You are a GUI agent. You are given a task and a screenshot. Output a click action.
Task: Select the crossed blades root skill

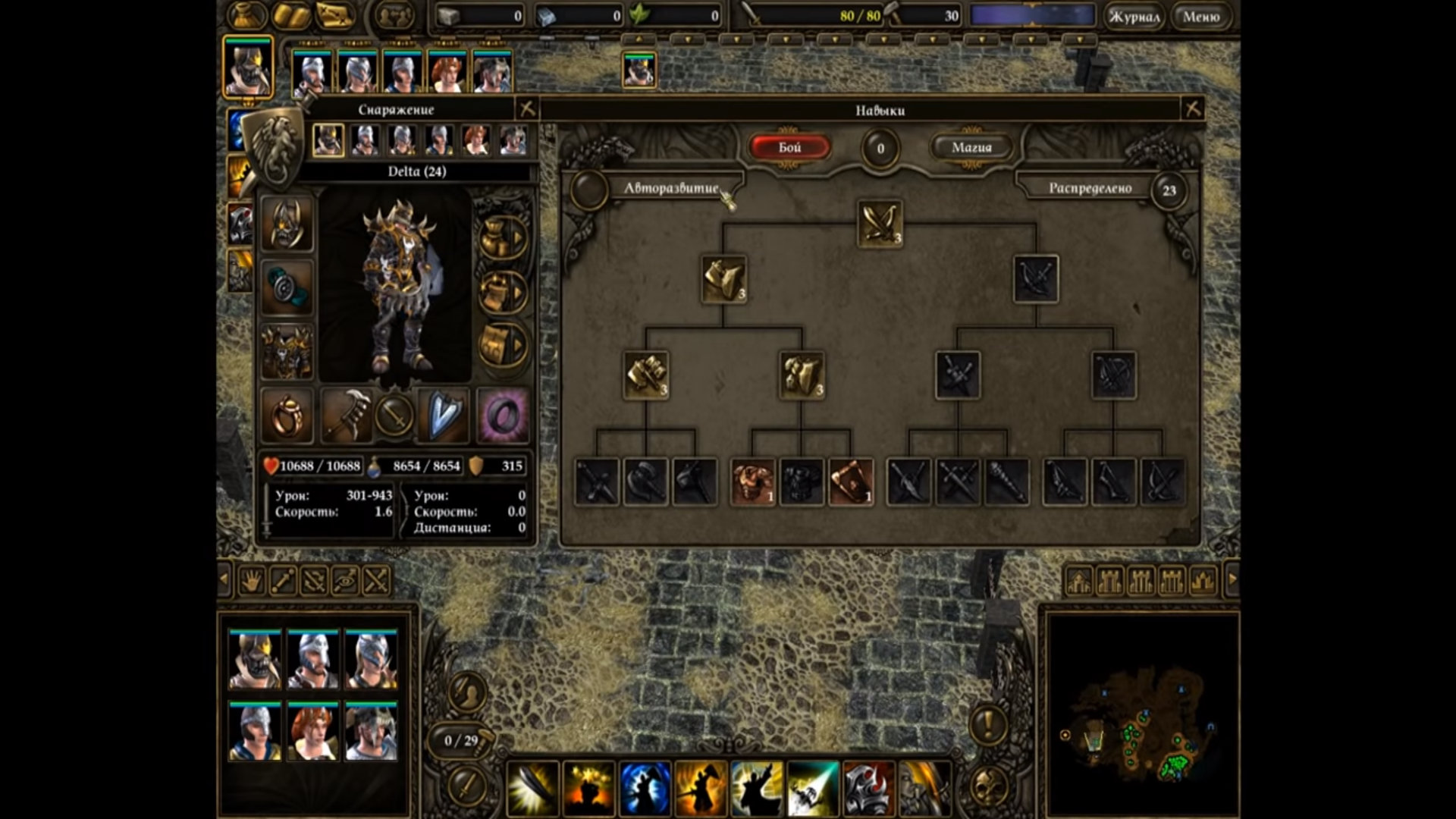point(880,223)
